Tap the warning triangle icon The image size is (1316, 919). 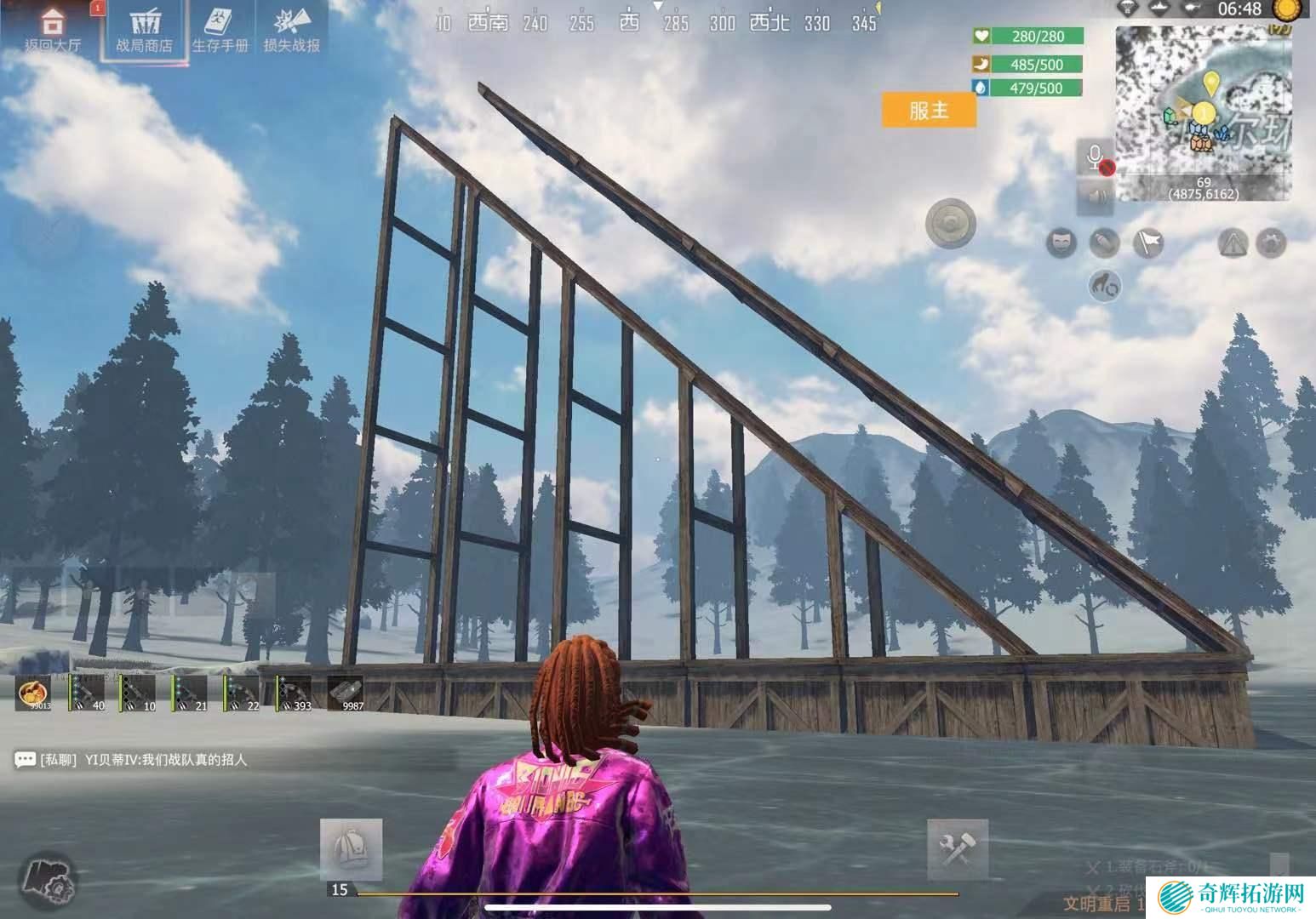1233,243
